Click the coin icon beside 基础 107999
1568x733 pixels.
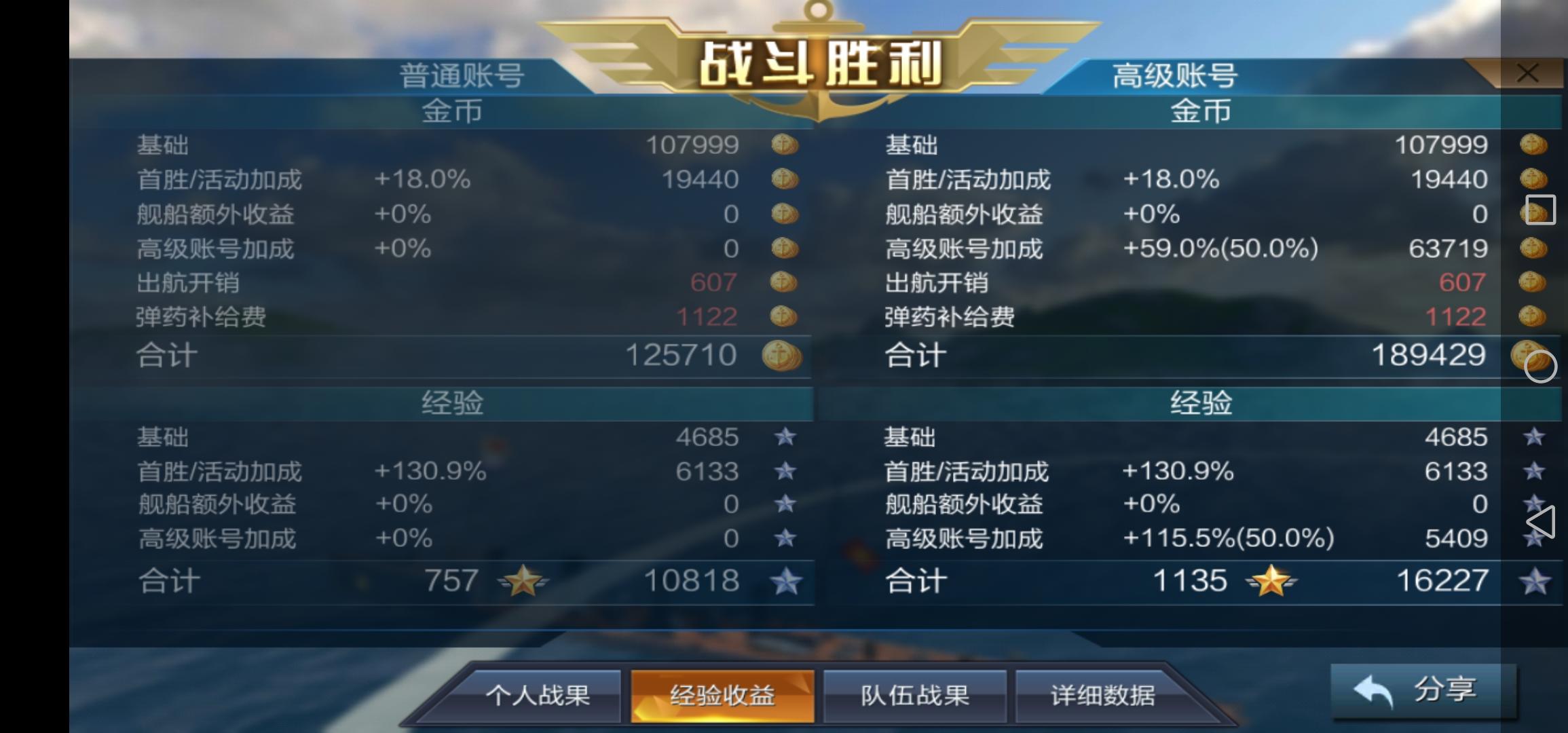tap(784, 145)
